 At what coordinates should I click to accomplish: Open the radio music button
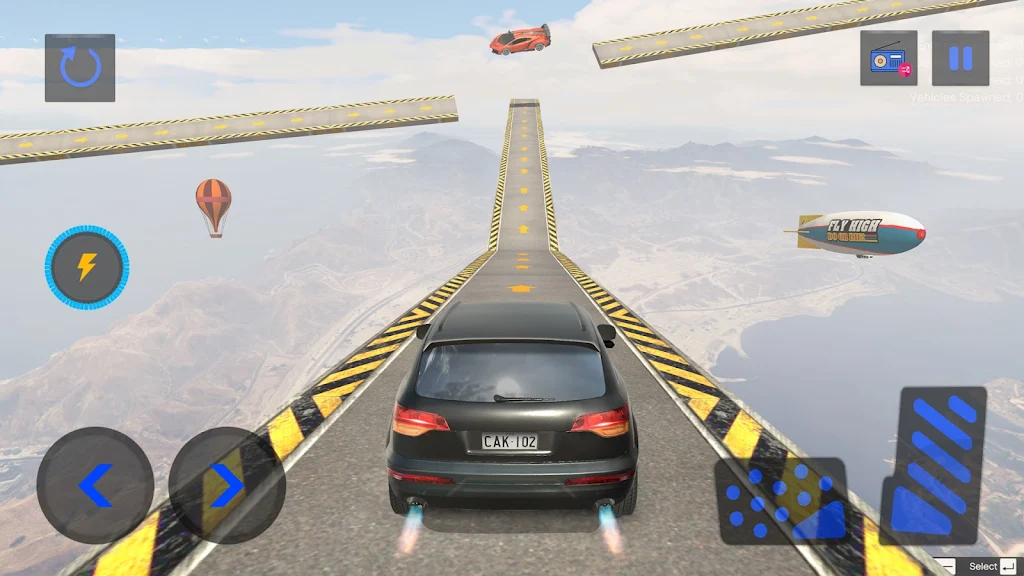pos(888,58)
